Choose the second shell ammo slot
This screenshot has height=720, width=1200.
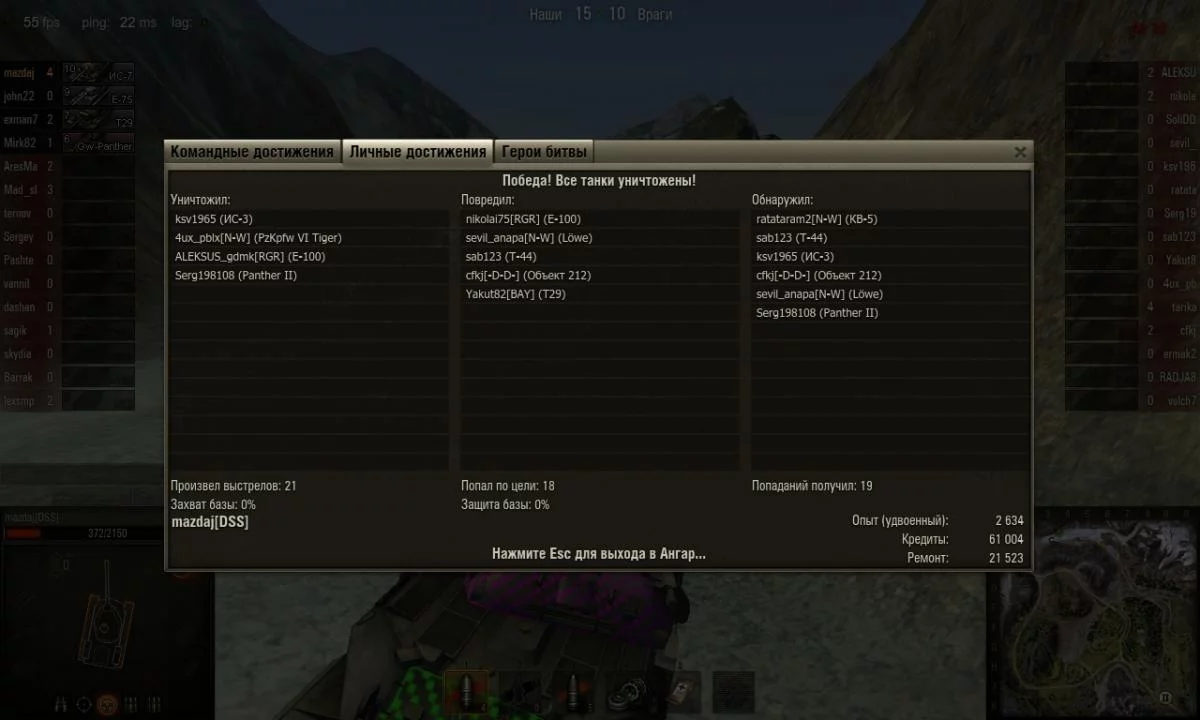point(573,691)
